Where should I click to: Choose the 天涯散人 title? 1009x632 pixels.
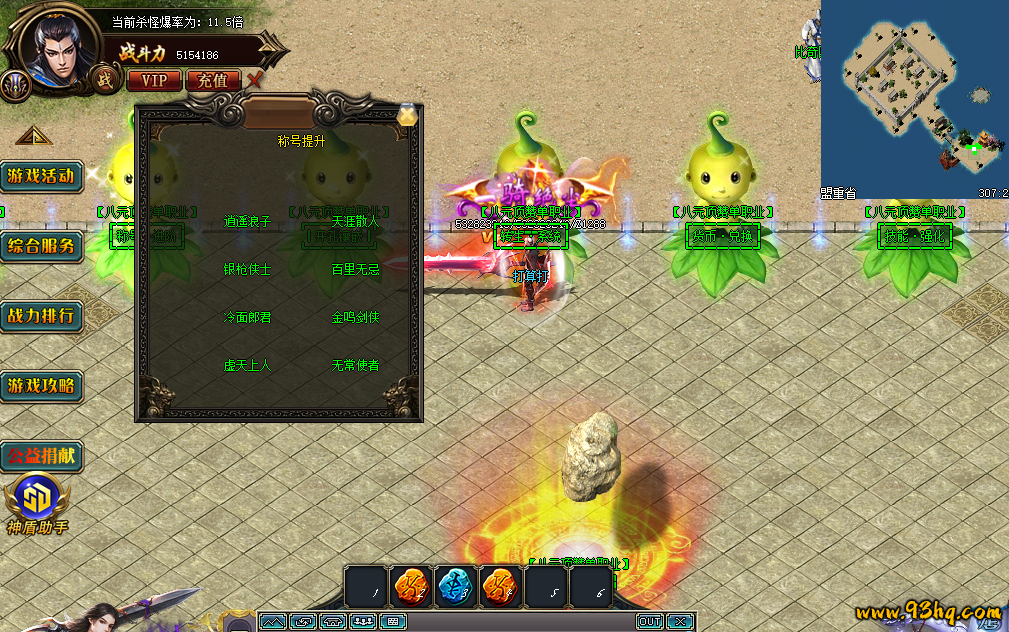pyautogui.click(x=355, y=222)
